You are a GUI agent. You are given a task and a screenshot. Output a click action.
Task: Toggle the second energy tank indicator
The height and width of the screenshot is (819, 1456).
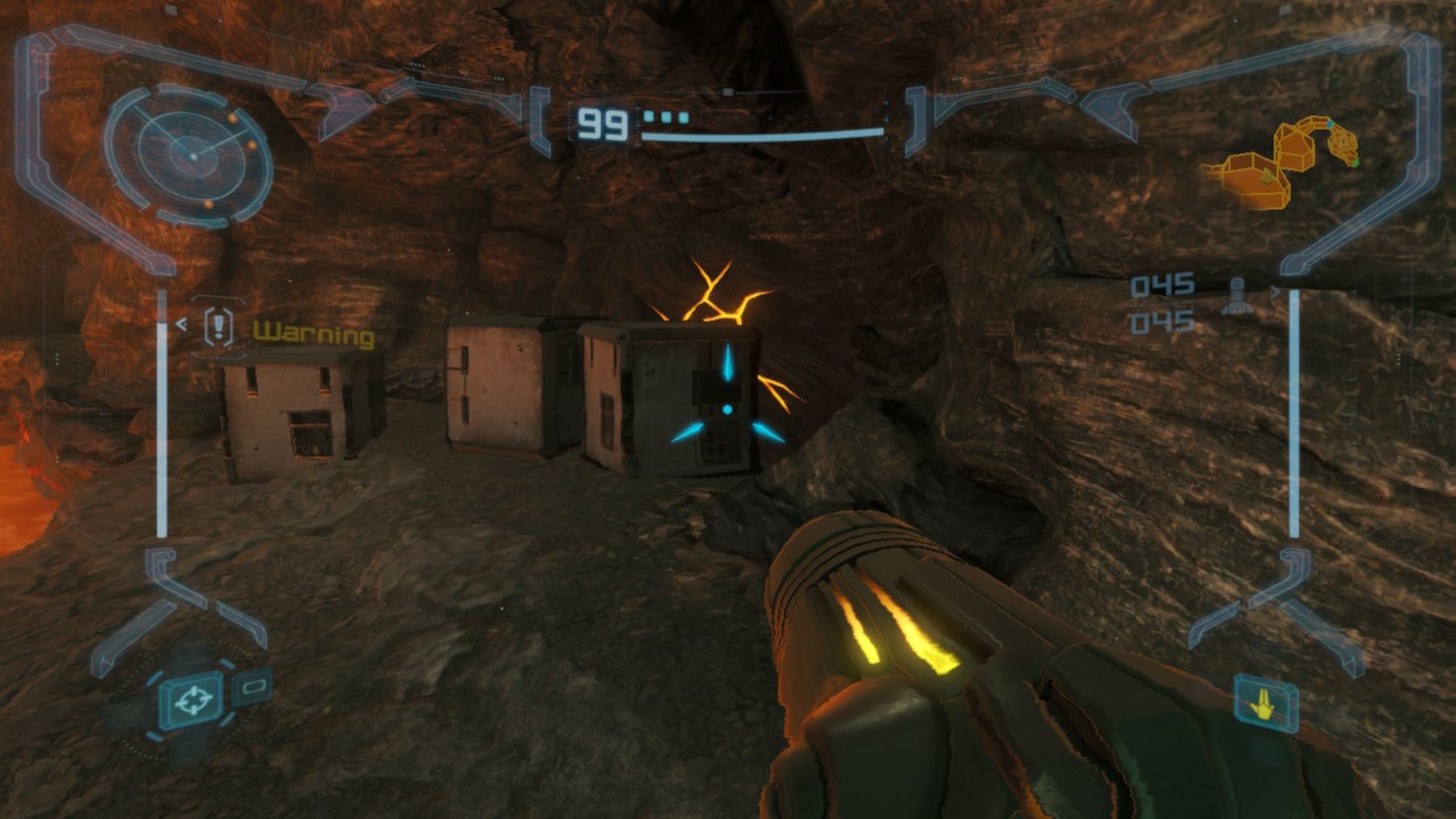665,116
